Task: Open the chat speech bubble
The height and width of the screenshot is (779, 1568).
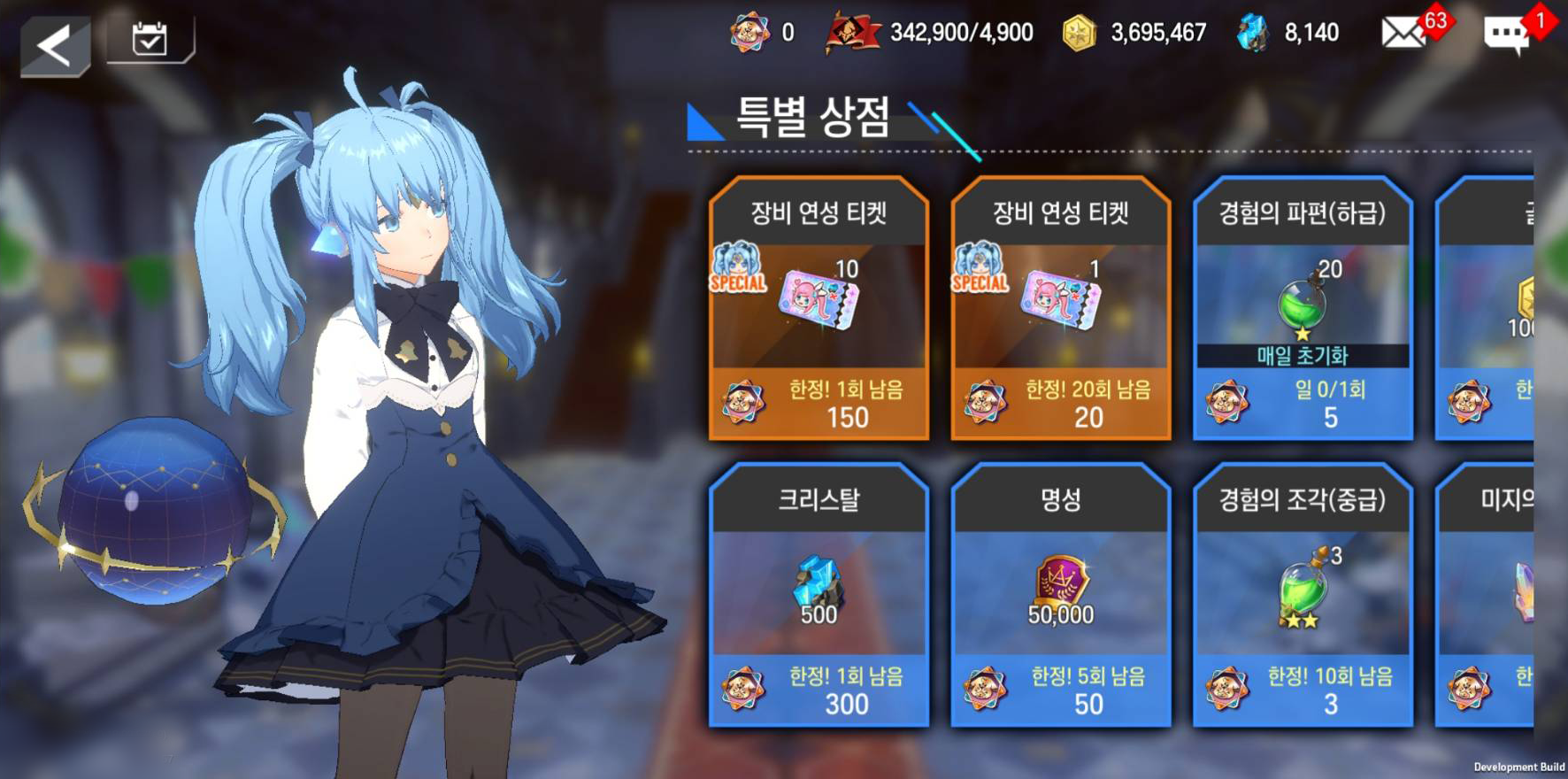Action: coord(1506,35)
